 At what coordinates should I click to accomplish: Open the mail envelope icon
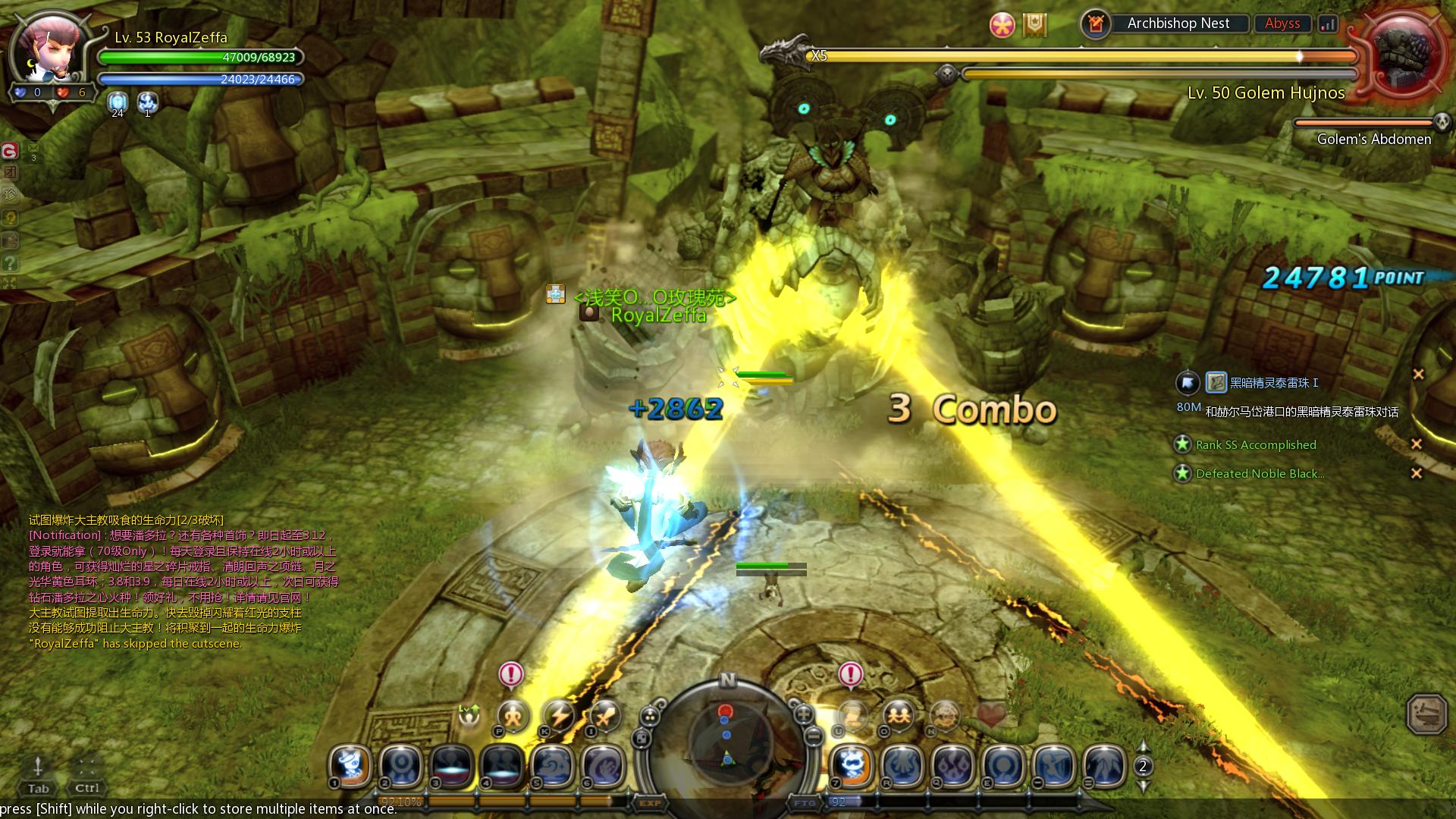[33, 148]
